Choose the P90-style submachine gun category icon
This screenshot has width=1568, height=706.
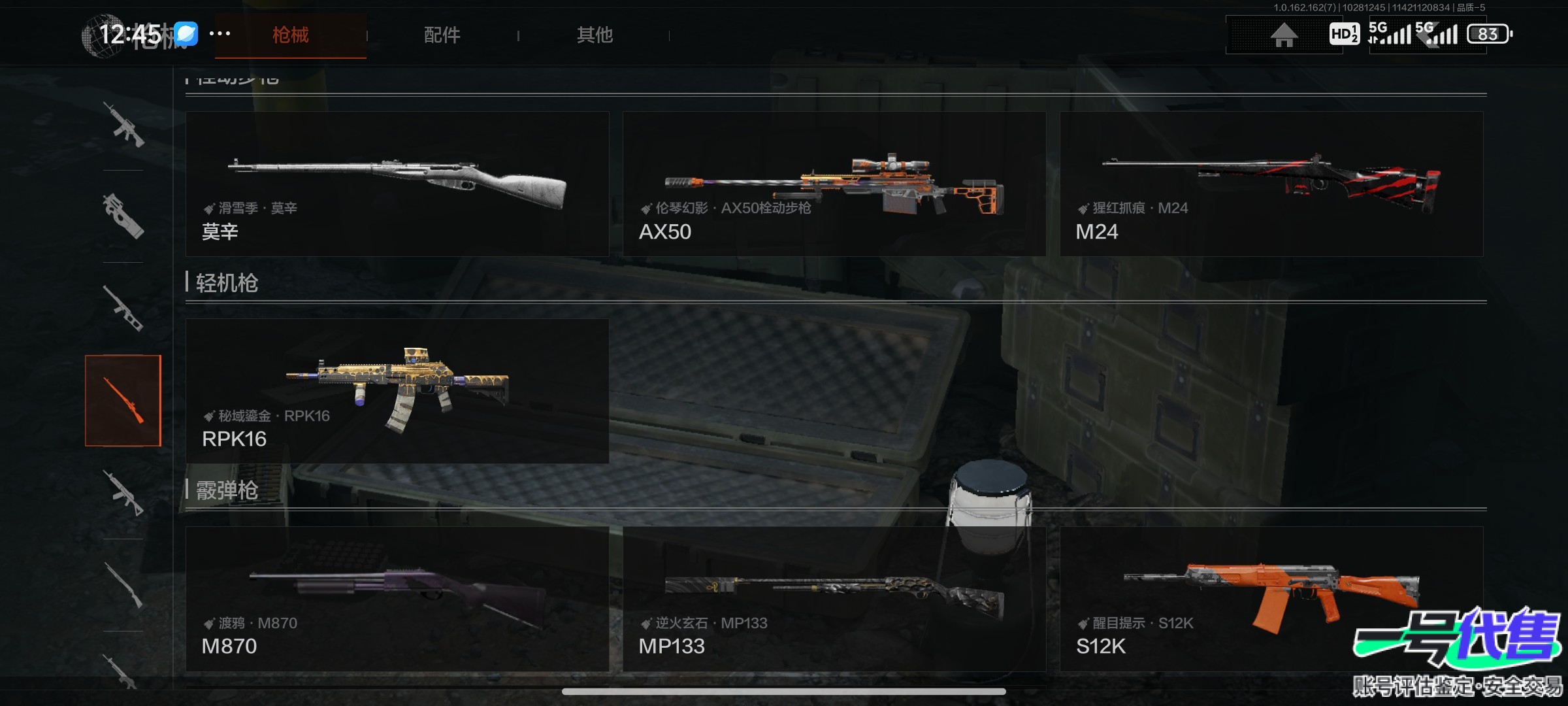(123, 216)
